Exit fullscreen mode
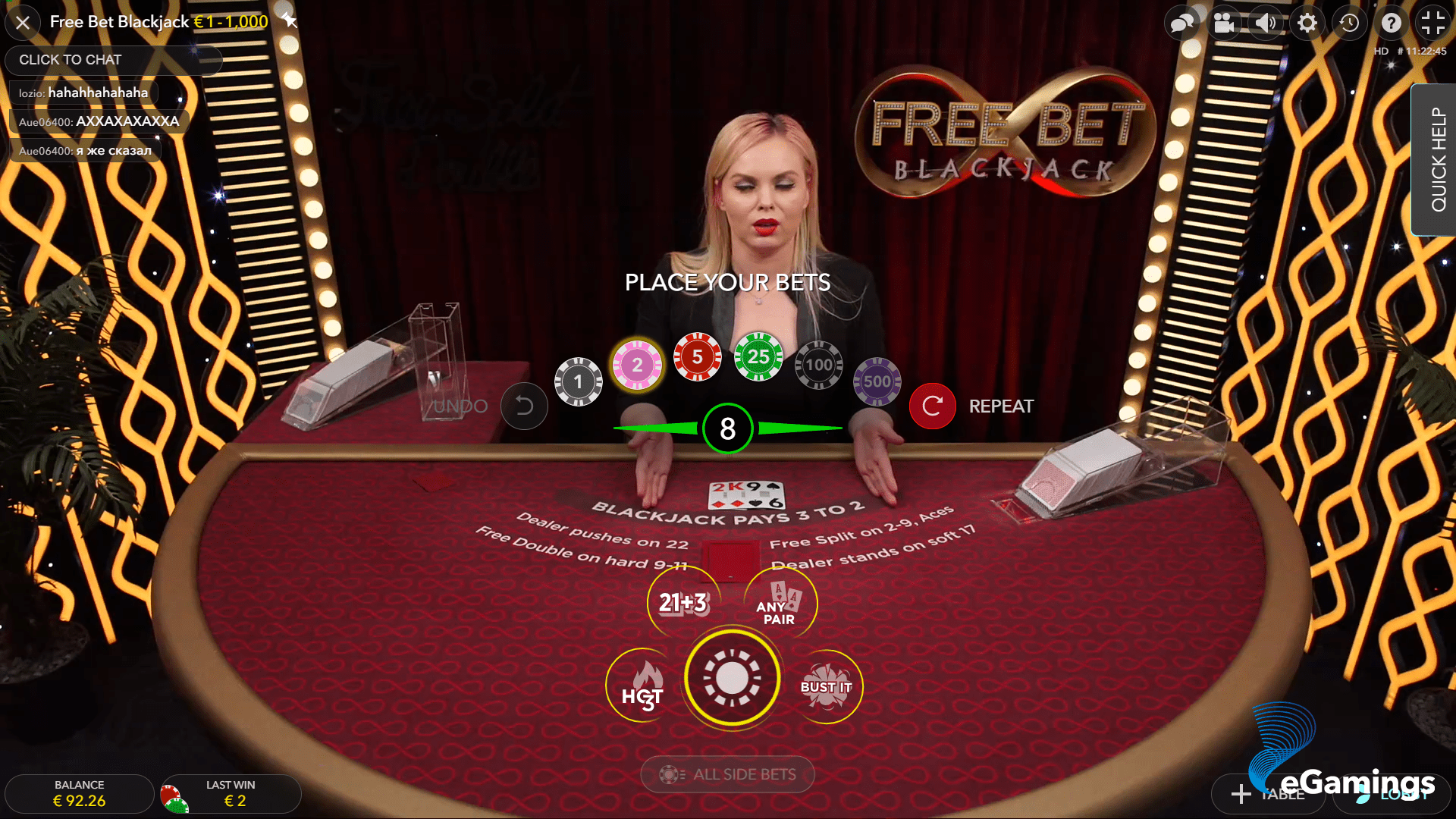The height and width of the screenshot is (819, 1456). pos(1432,23)
